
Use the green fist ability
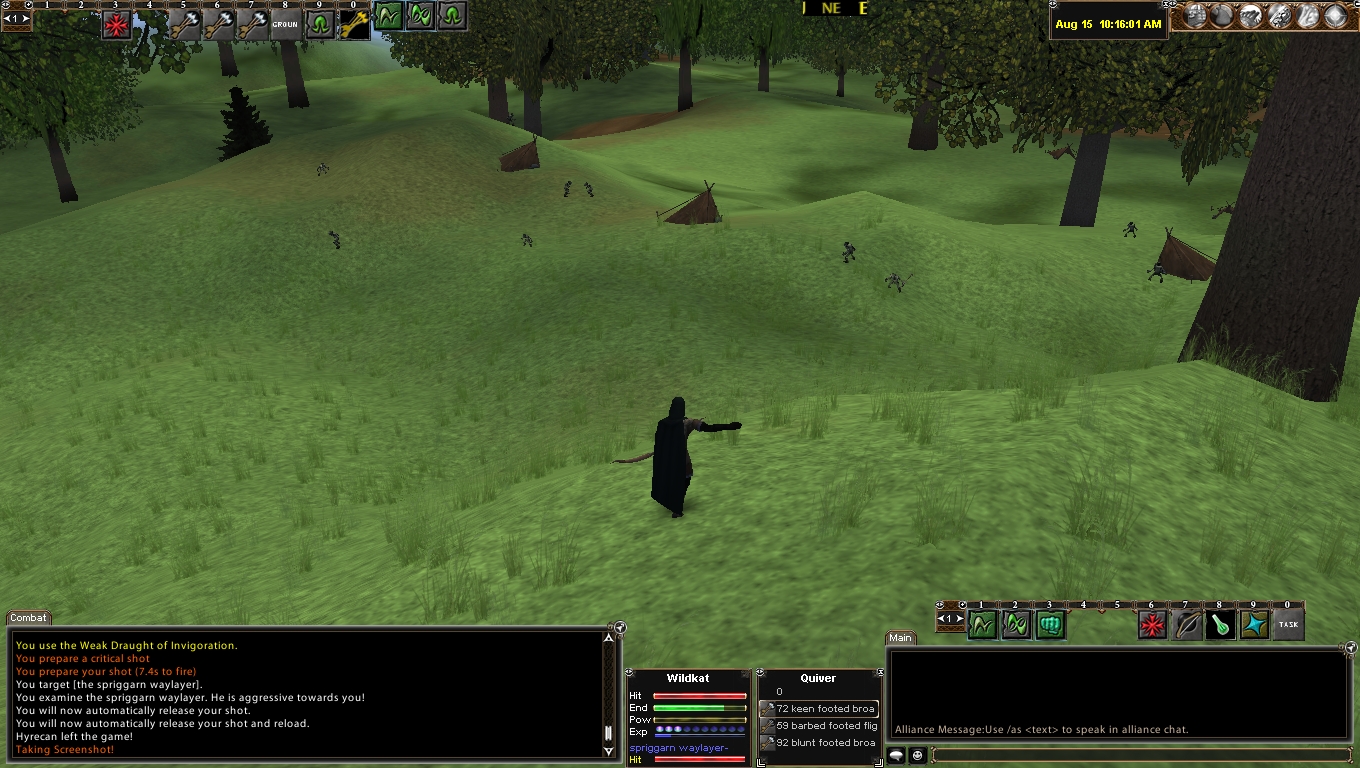pyautogui.click(x=1050, y=625)
